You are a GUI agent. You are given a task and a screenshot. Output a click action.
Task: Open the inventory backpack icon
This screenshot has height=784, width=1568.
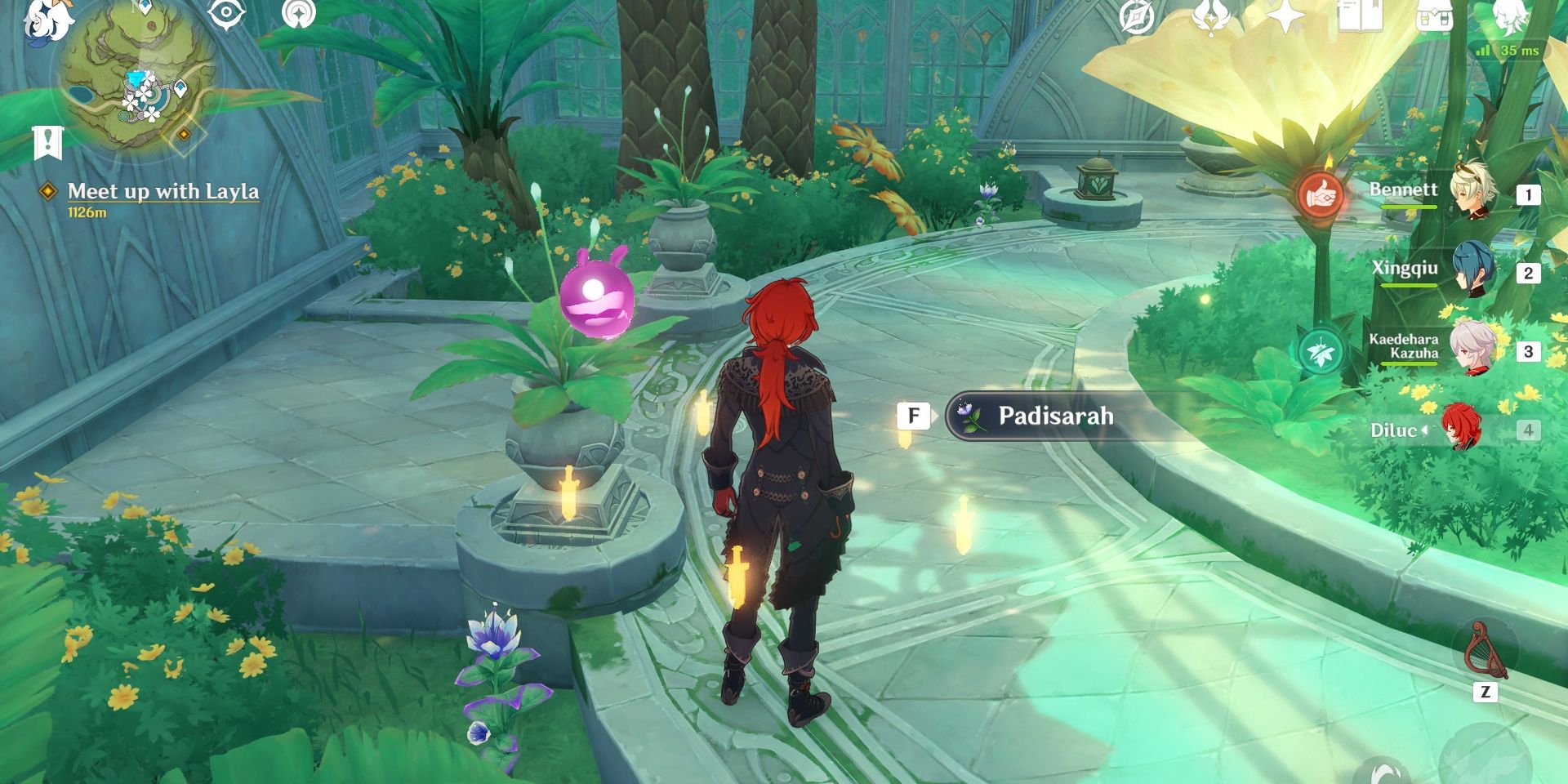pos(1435,18)
